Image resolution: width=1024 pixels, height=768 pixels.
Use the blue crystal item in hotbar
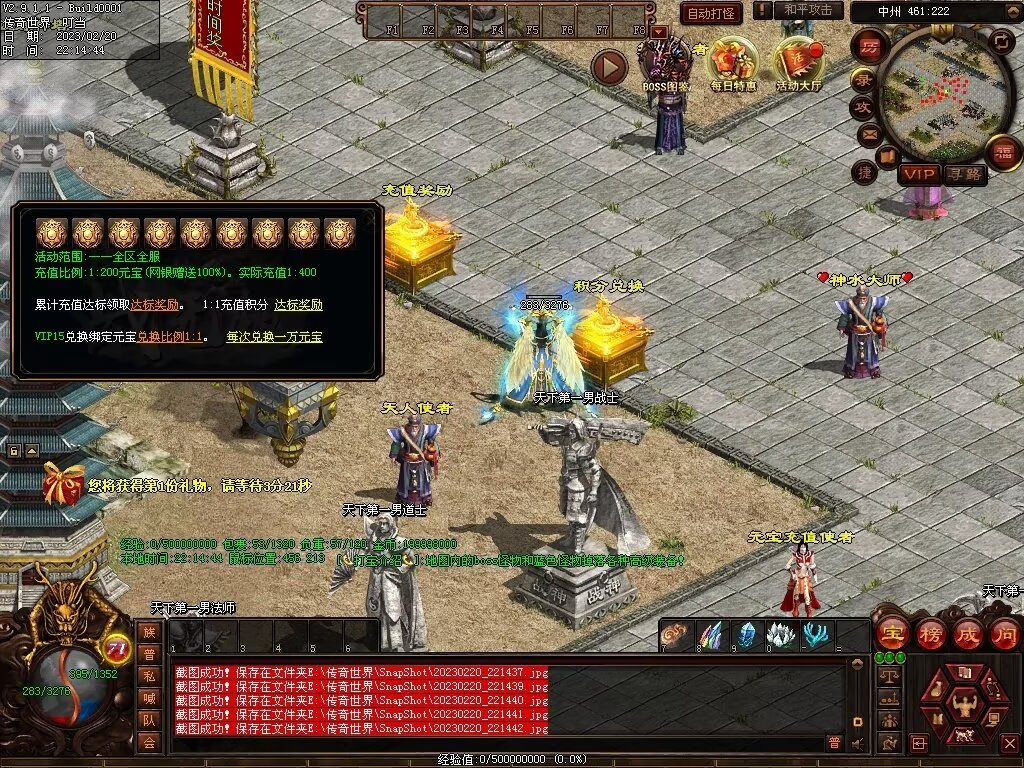click(747, 635)
